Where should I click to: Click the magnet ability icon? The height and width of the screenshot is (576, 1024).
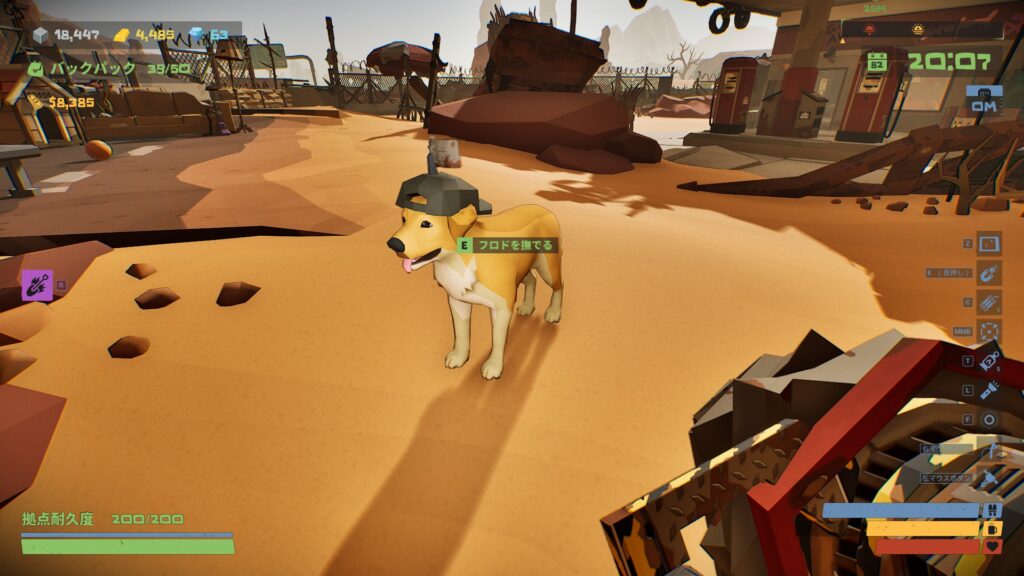[x=989, y=272]
